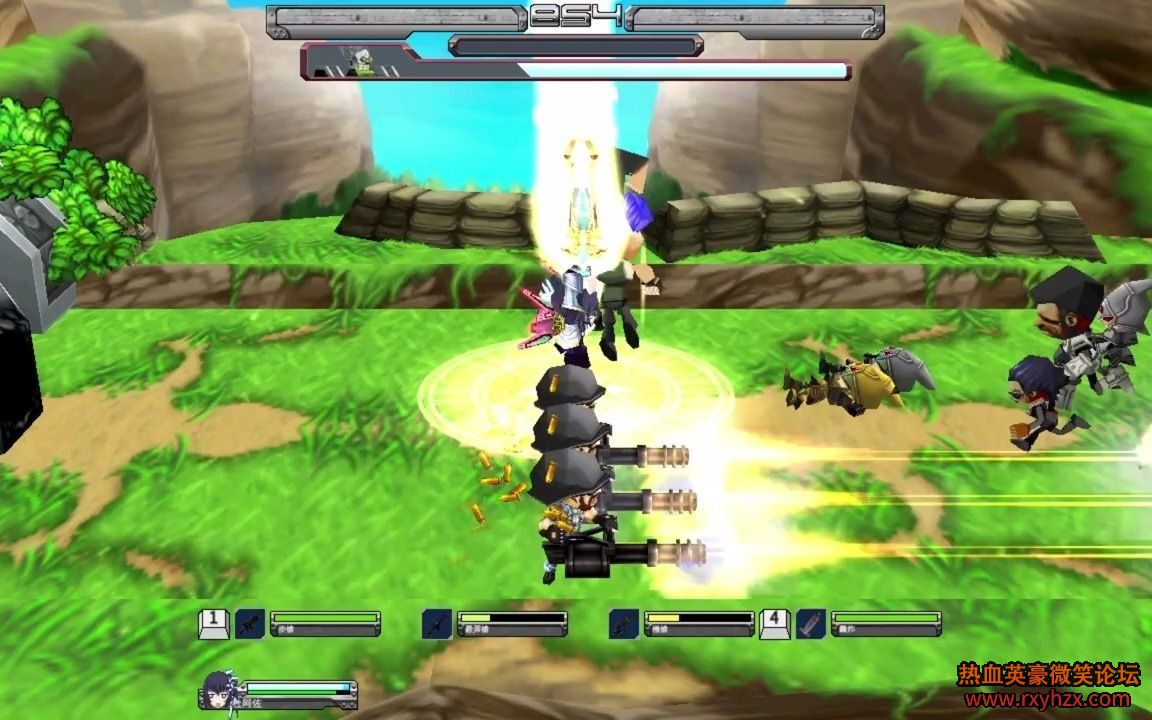Screen dimensions: 1152x720
Task: Click the player character portrait
Action: (x=219, y=688)
